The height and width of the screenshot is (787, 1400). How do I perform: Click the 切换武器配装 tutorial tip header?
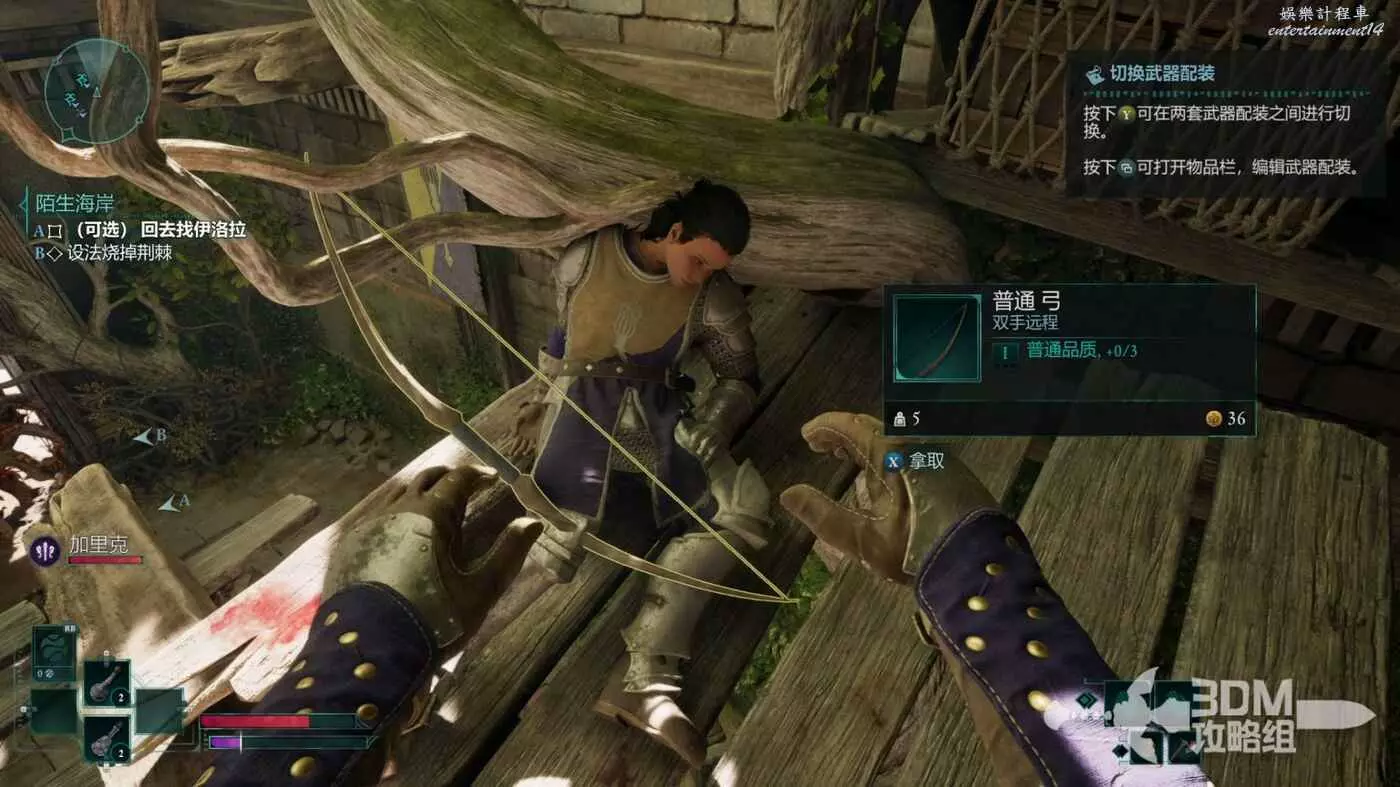1162,74
